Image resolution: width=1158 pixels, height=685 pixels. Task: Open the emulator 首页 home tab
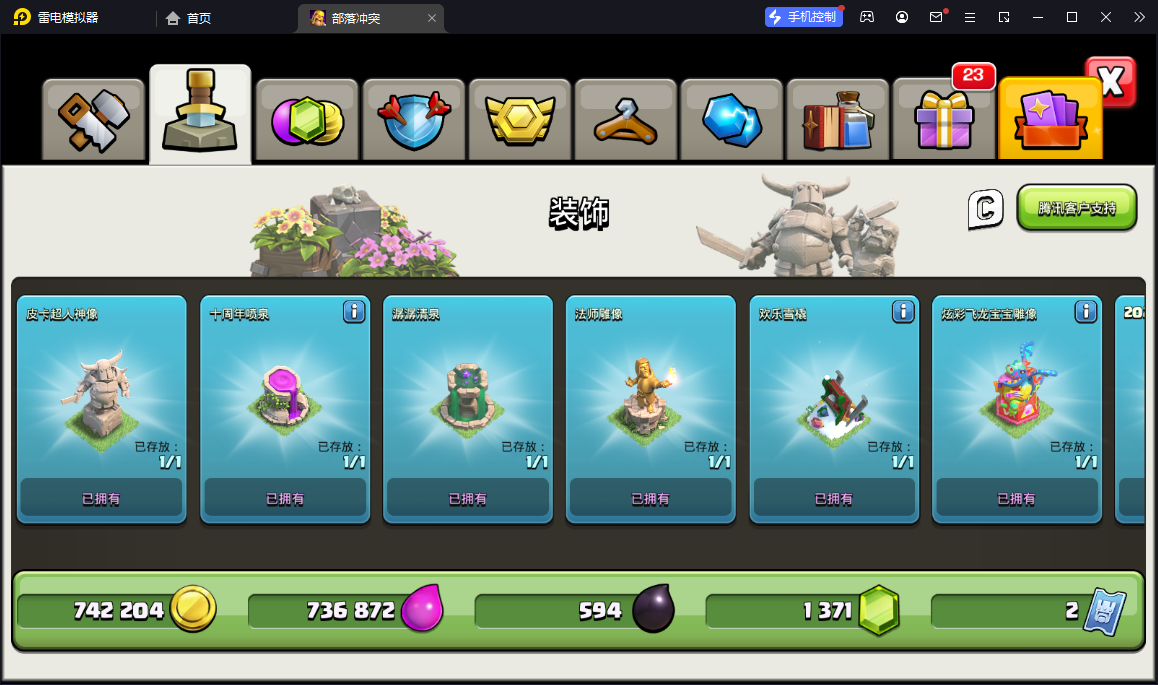[x=189, y=18]
